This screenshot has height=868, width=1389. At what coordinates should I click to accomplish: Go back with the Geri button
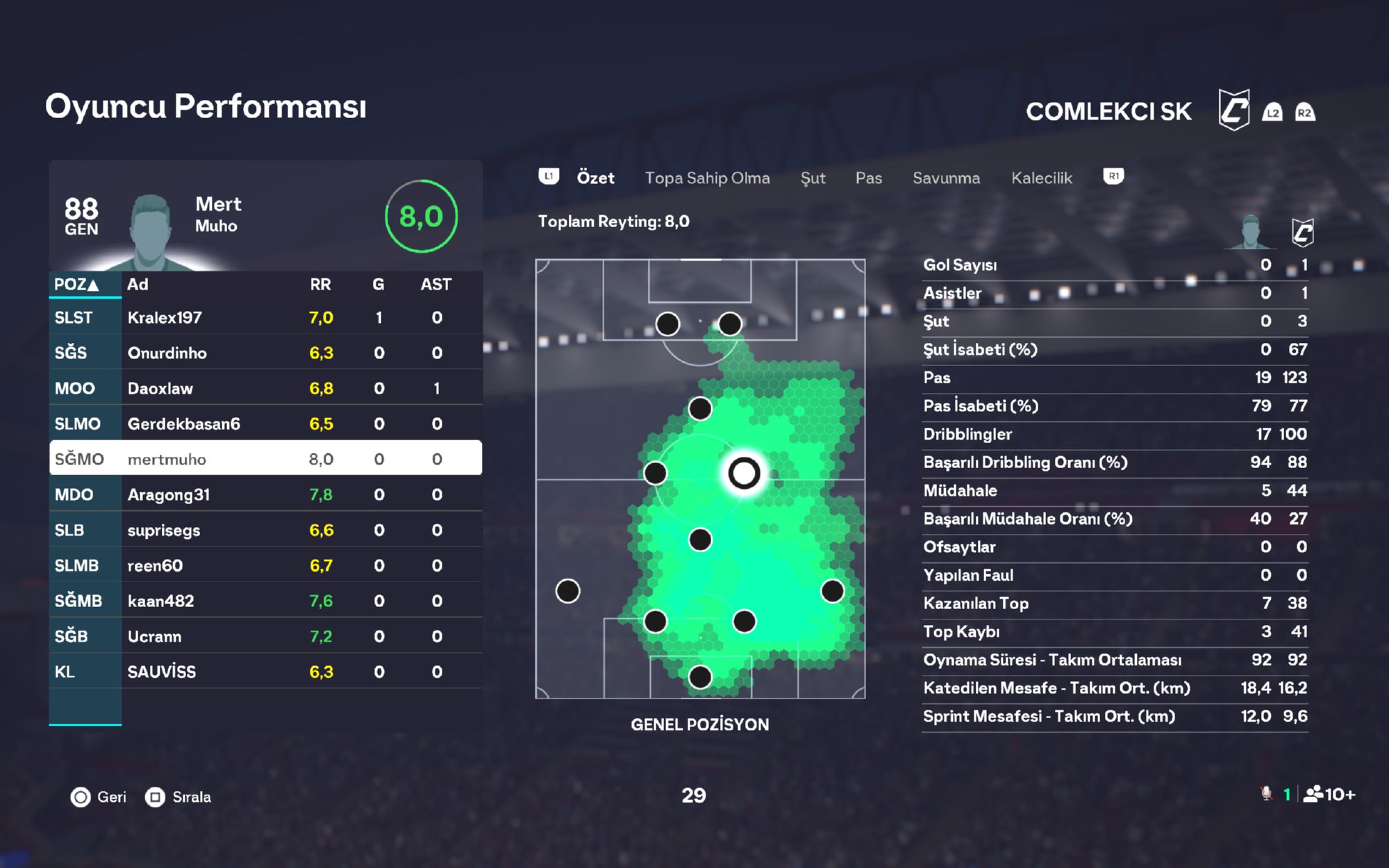[99, 797]
